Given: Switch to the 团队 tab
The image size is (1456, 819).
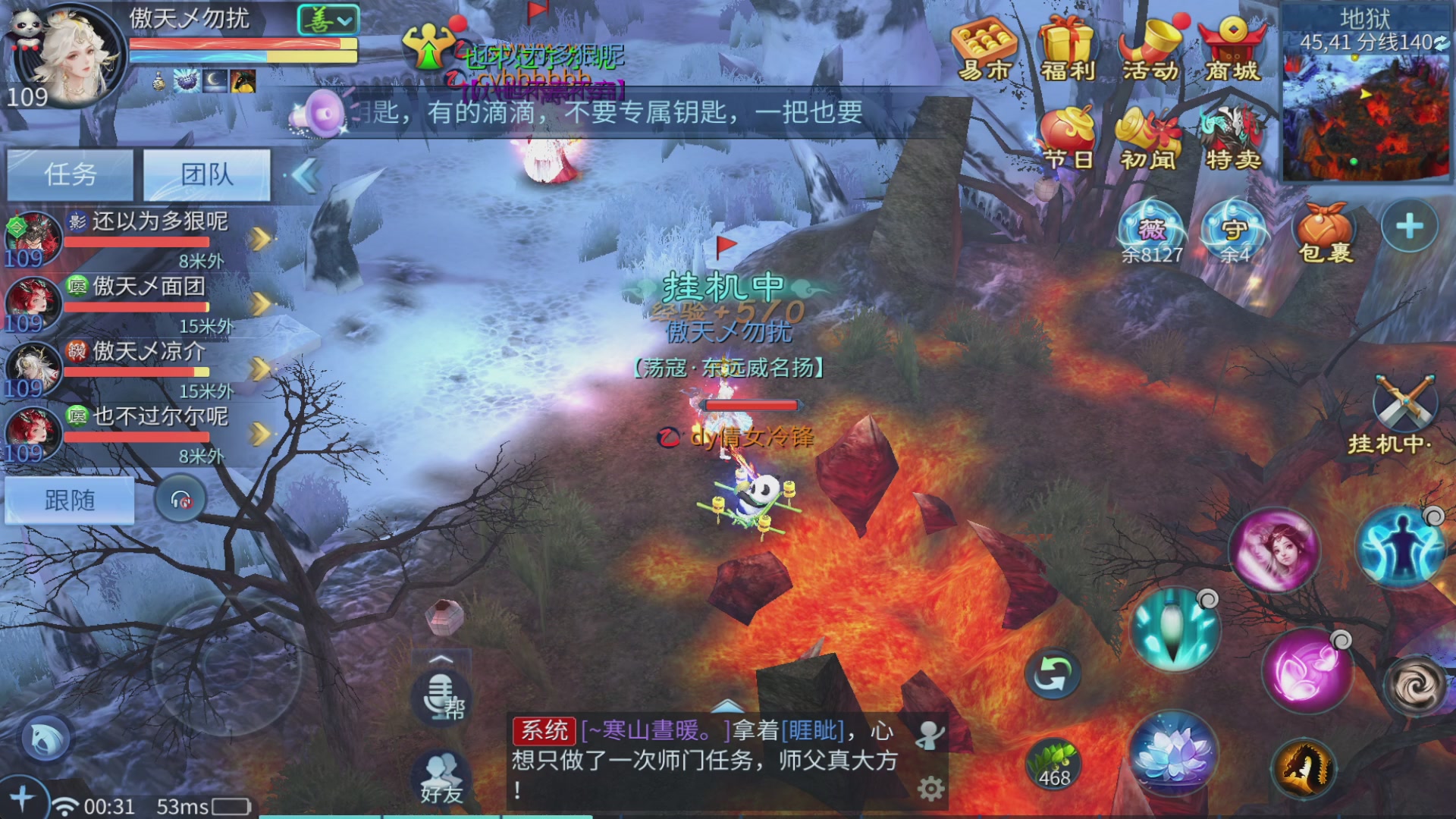Looking at the screenshot, I should pos(206,175).
